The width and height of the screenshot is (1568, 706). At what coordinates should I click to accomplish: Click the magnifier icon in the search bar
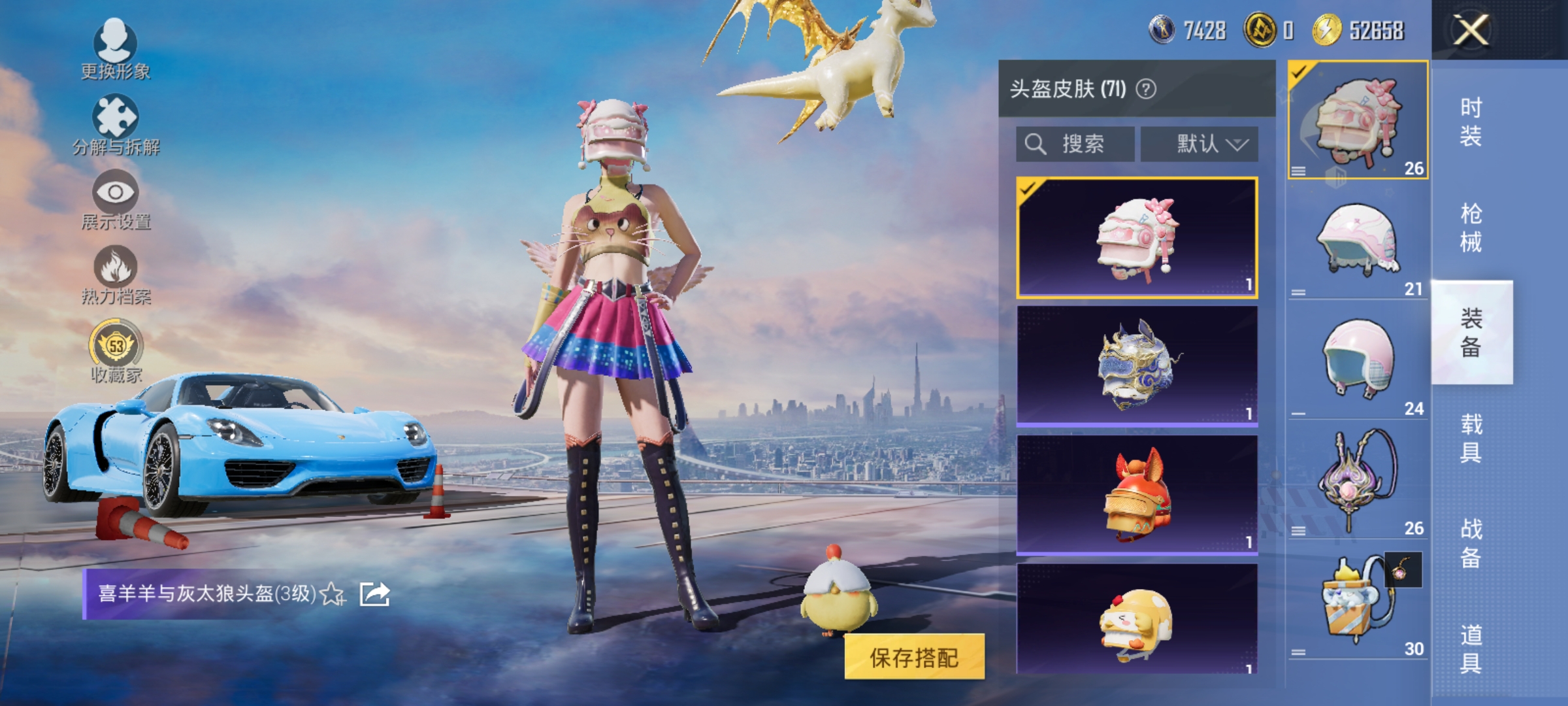[1036, 144]
